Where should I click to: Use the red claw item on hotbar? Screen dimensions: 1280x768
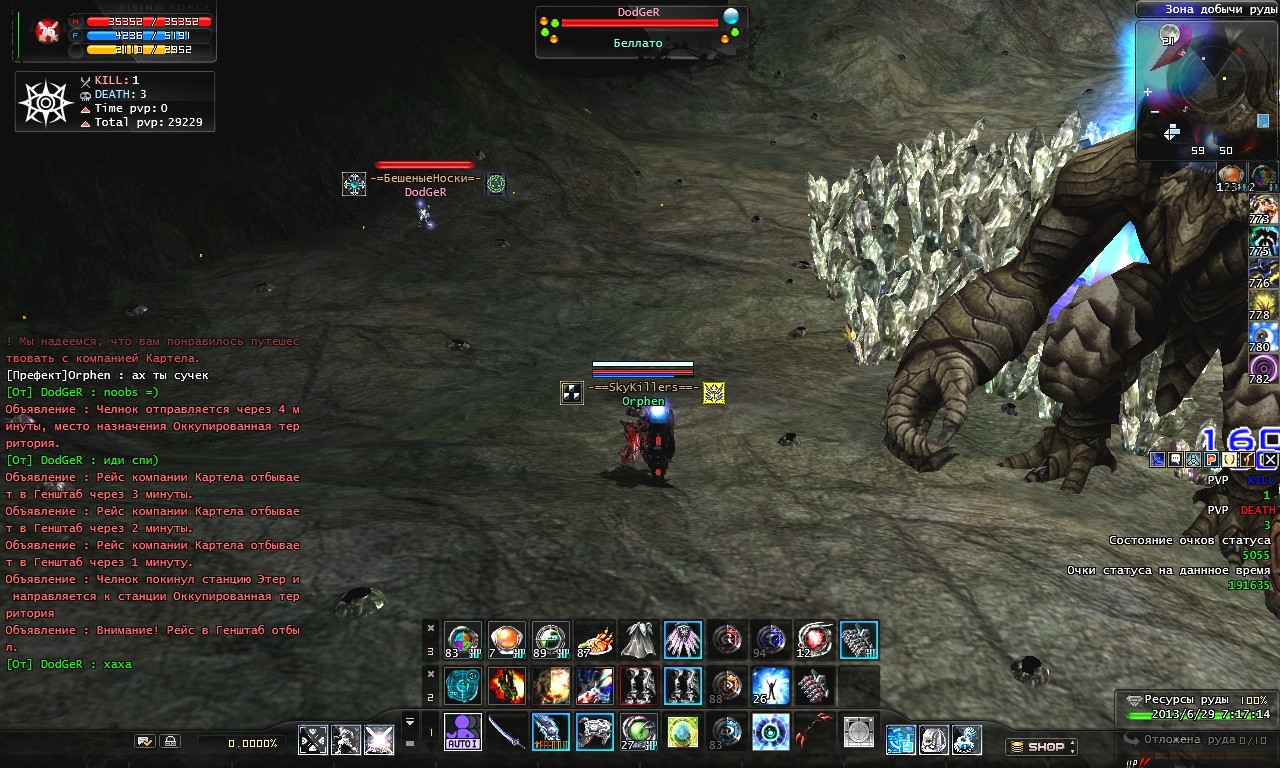pyautogui.click(x=815, y=732)
